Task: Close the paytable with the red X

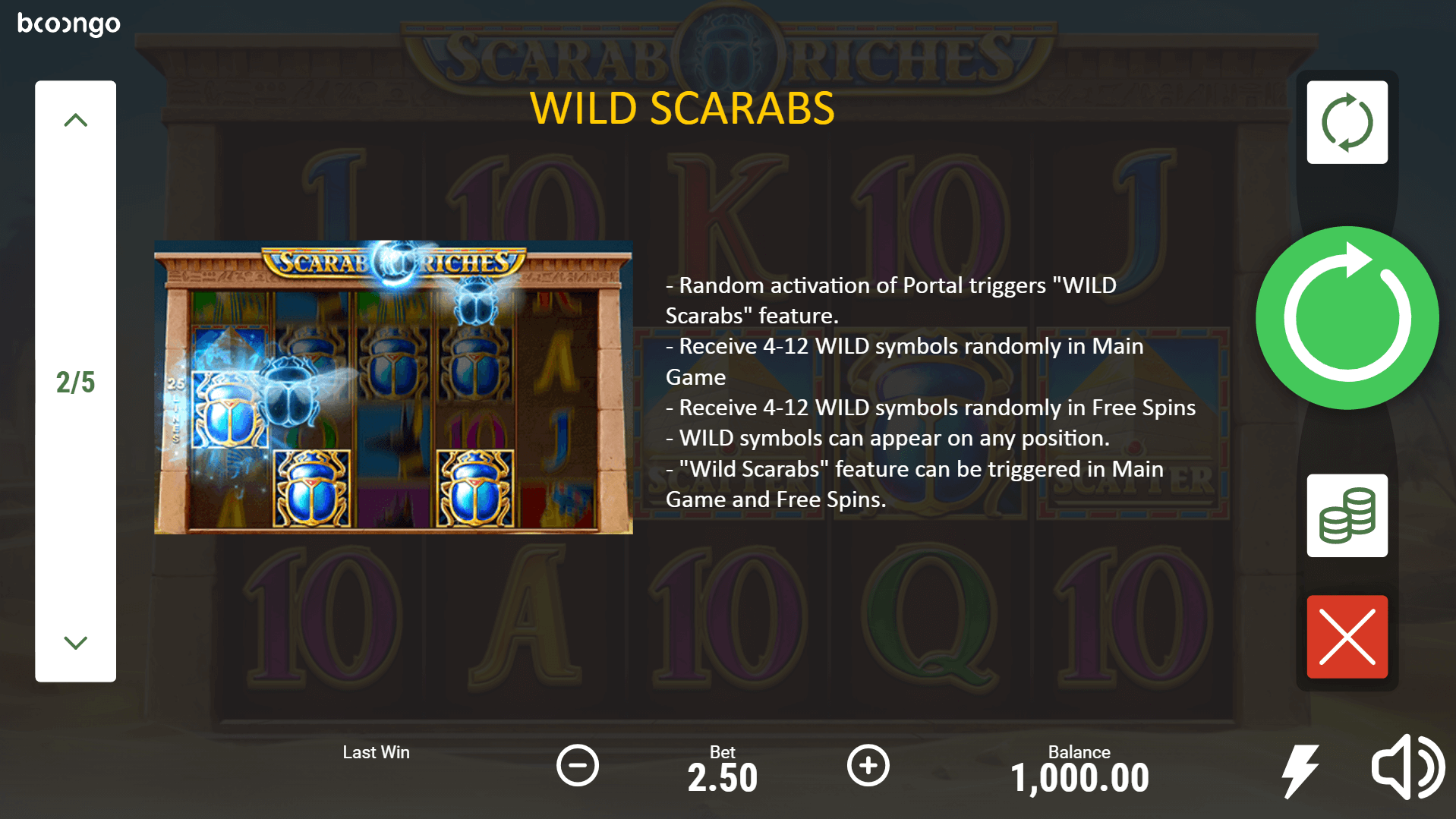Action: point(1347,637)
